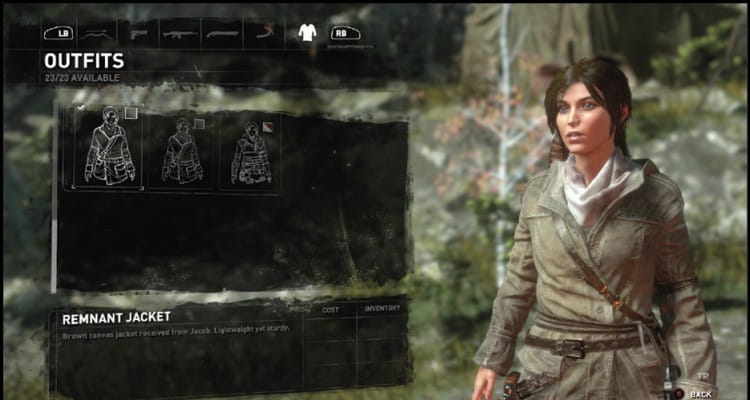
Task: Select the white shirt Outfits tab
Action: tap(307, 33)
